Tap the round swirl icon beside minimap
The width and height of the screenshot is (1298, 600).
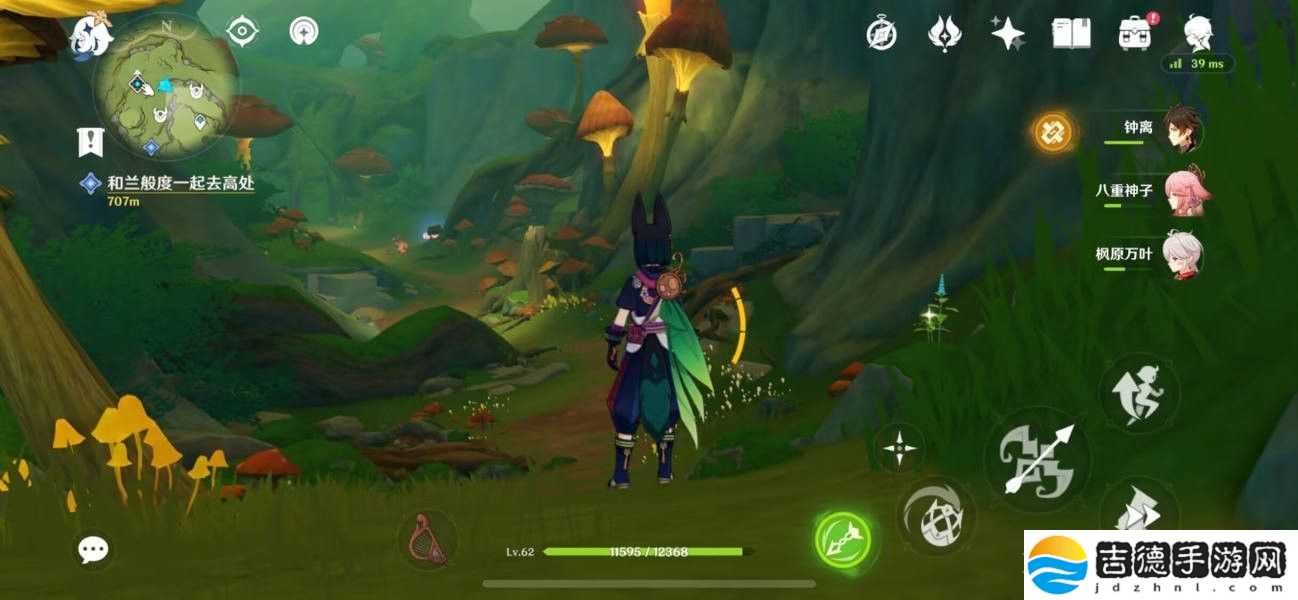[303, 32]
